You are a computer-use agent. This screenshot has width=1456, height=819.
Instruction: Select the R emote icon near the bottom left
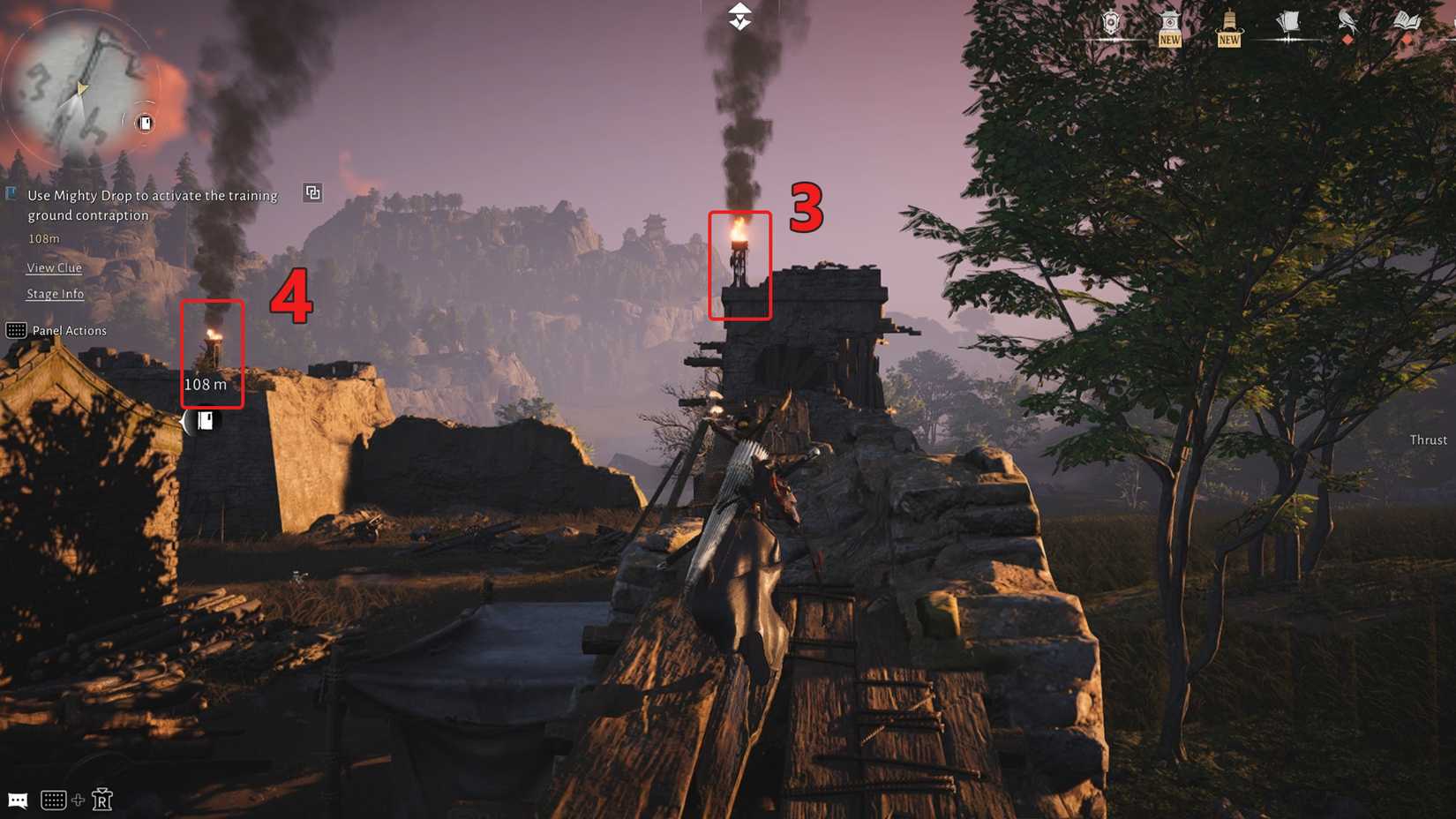coord(101,799)
